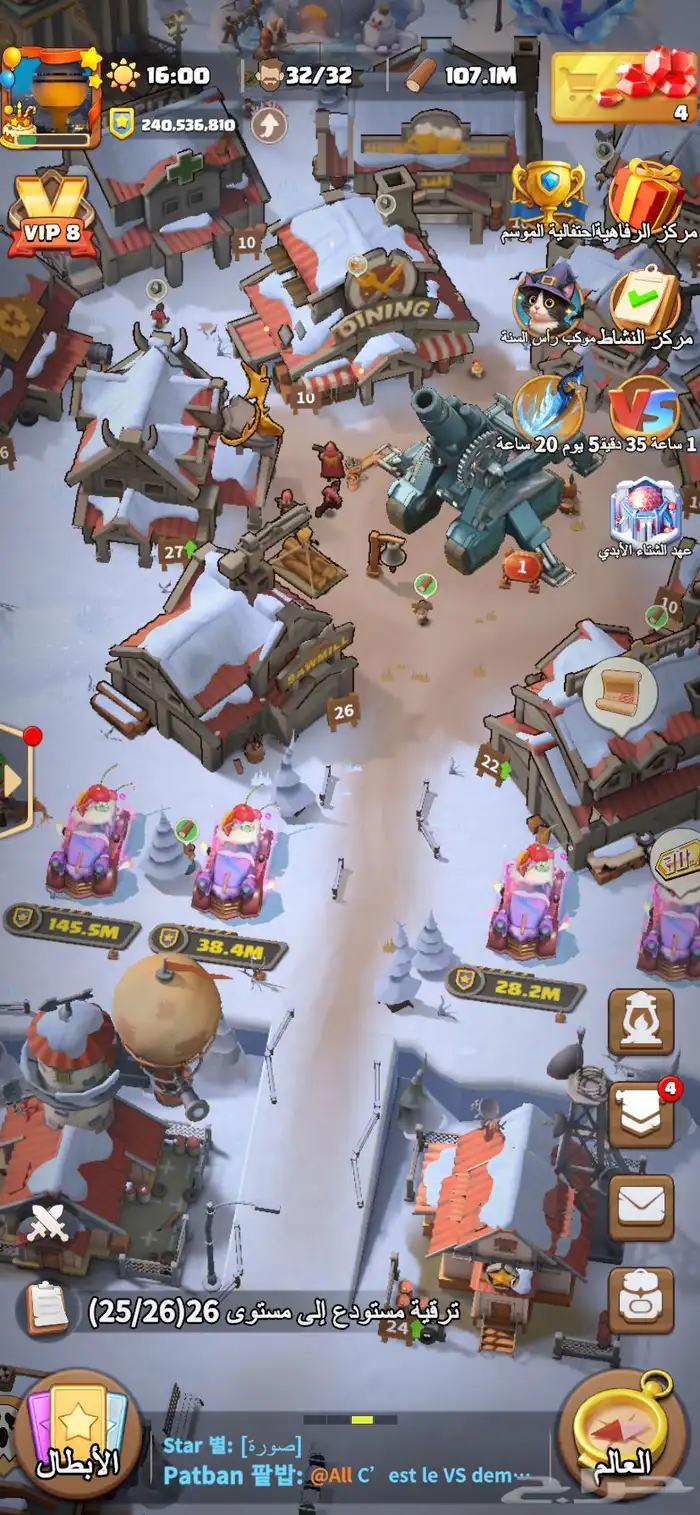
Task: Open the witch cat New Year event
Action: (x=547, y=298)
